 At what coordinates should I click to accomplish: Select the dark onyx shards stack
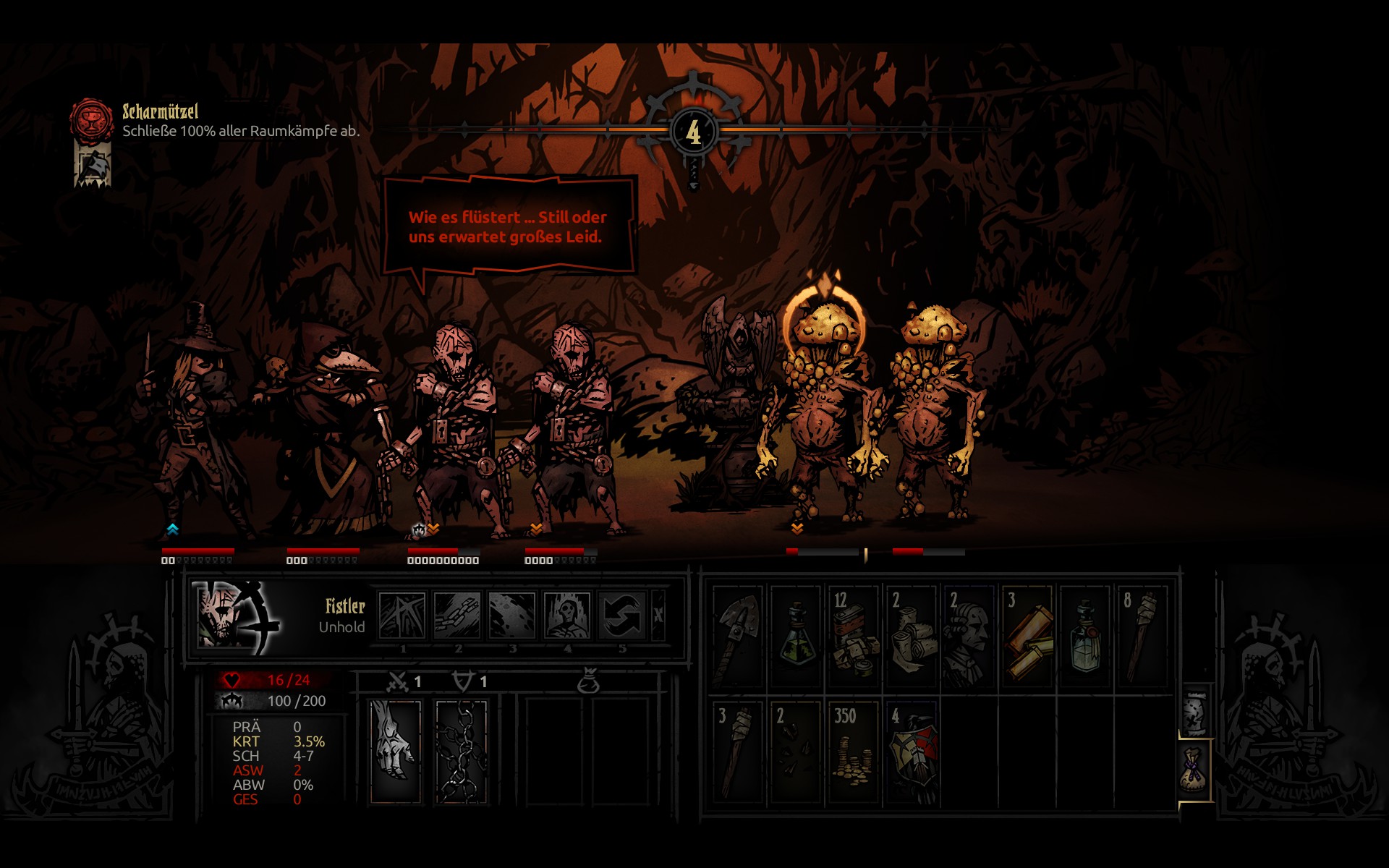(x=796, y=752)
